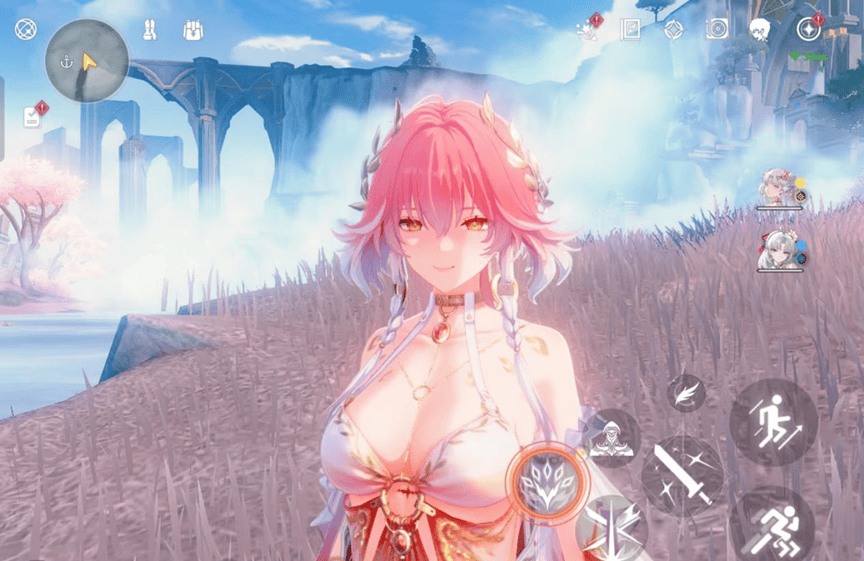
Task: Tap the sprinting figure dash button
Action: click(773, 524)
